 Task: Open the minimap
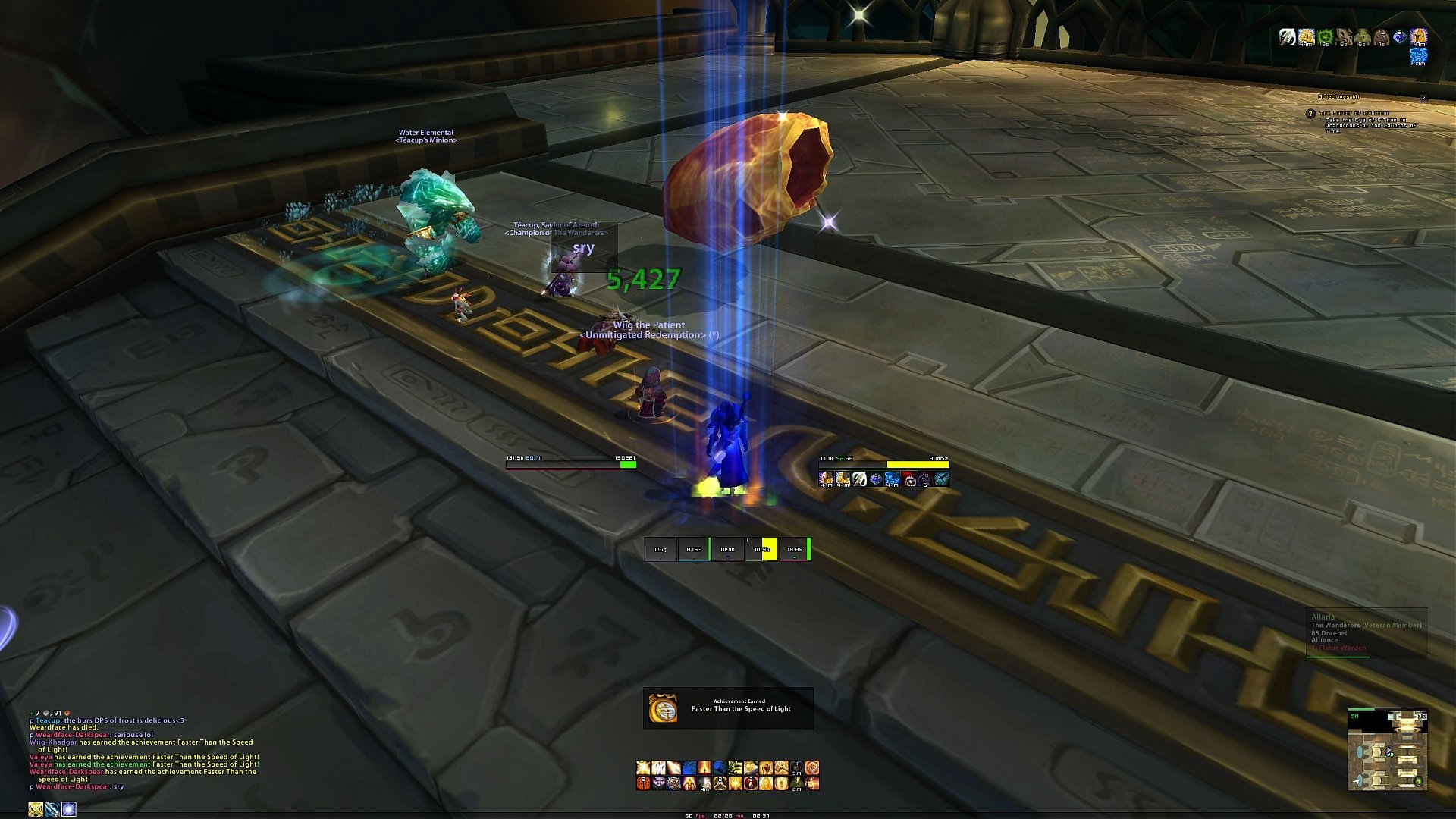[1387, 751]
